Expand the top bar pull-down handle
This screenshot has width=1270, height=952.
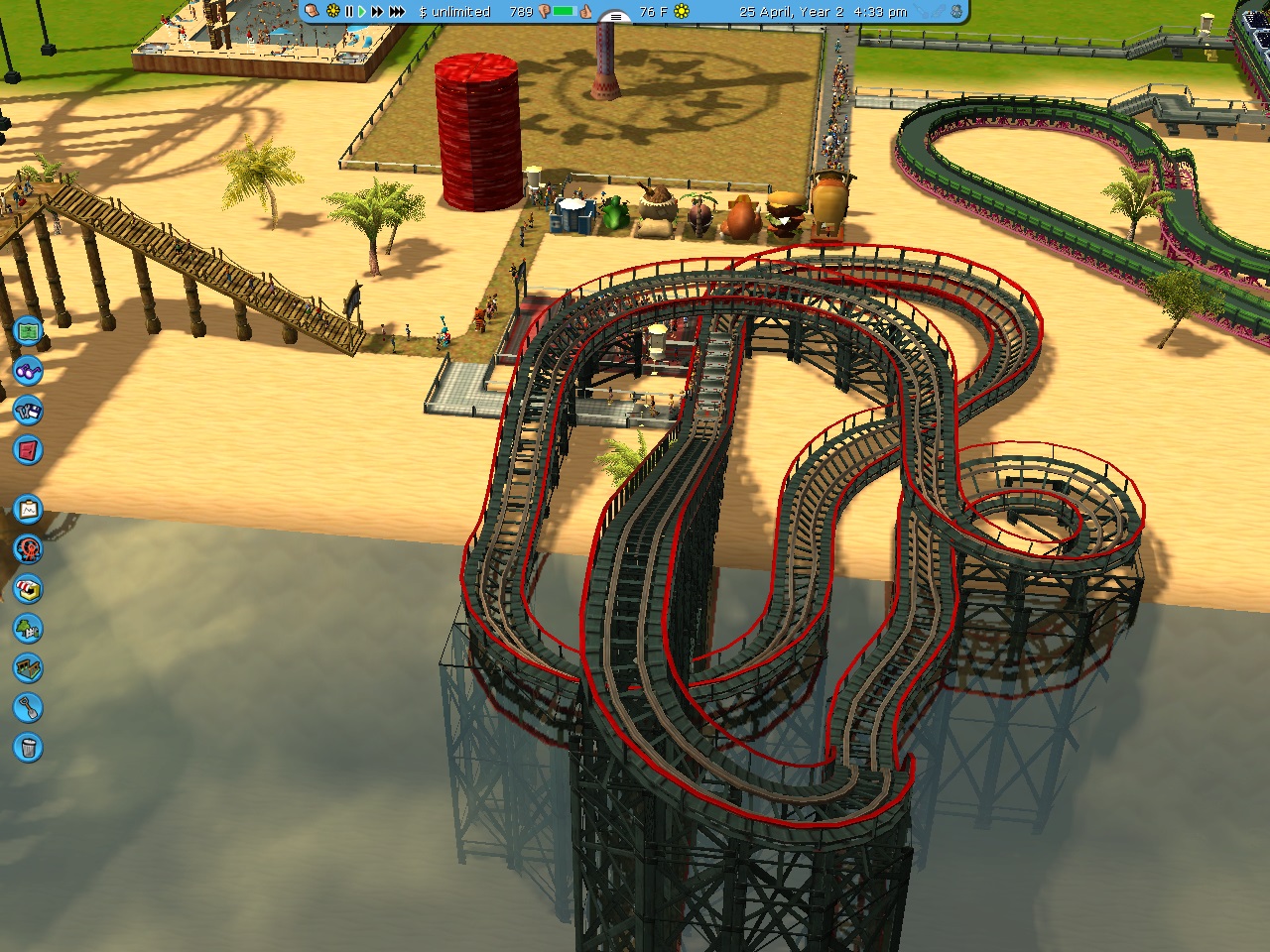pyautogui.click(x=616, y=17)
